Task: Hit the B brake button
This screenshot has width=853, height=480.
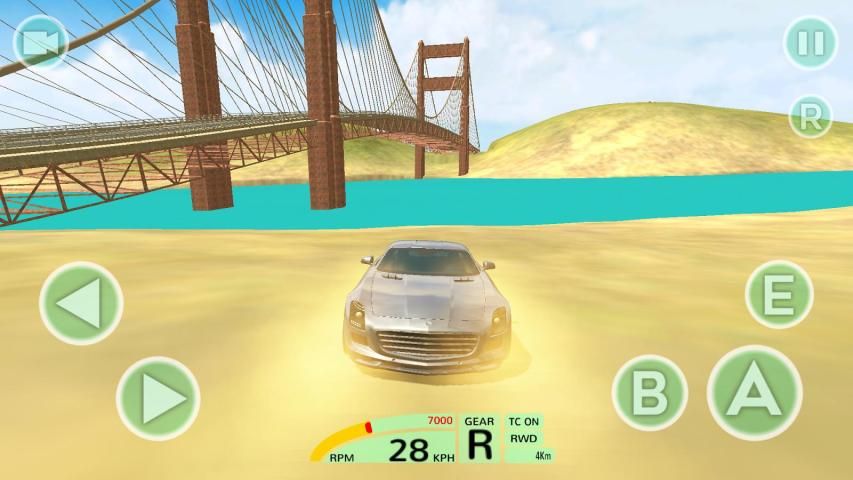Action: 649,391
